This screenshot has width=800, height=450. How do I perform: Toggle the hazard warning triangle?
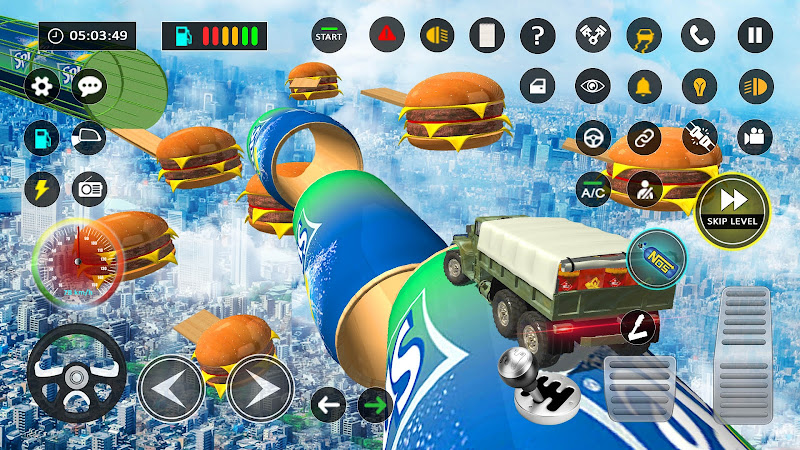click(385, 36)
